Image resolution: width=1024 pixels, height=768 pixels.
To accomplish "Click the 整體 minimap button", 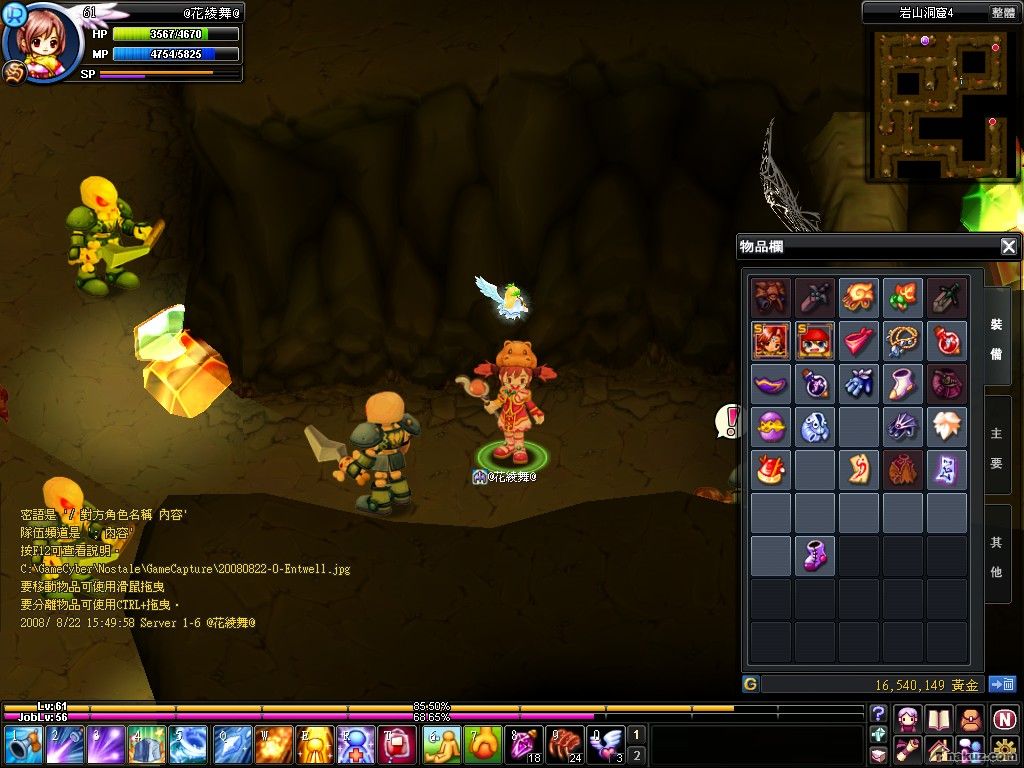I will coord(1003,13).
